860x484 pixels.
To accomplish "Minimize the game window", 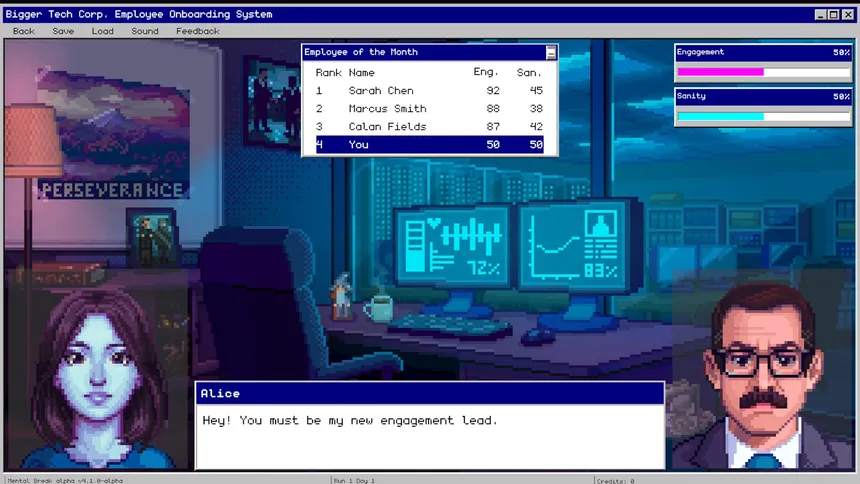I will pyautogui.click(x=821, y=15).
